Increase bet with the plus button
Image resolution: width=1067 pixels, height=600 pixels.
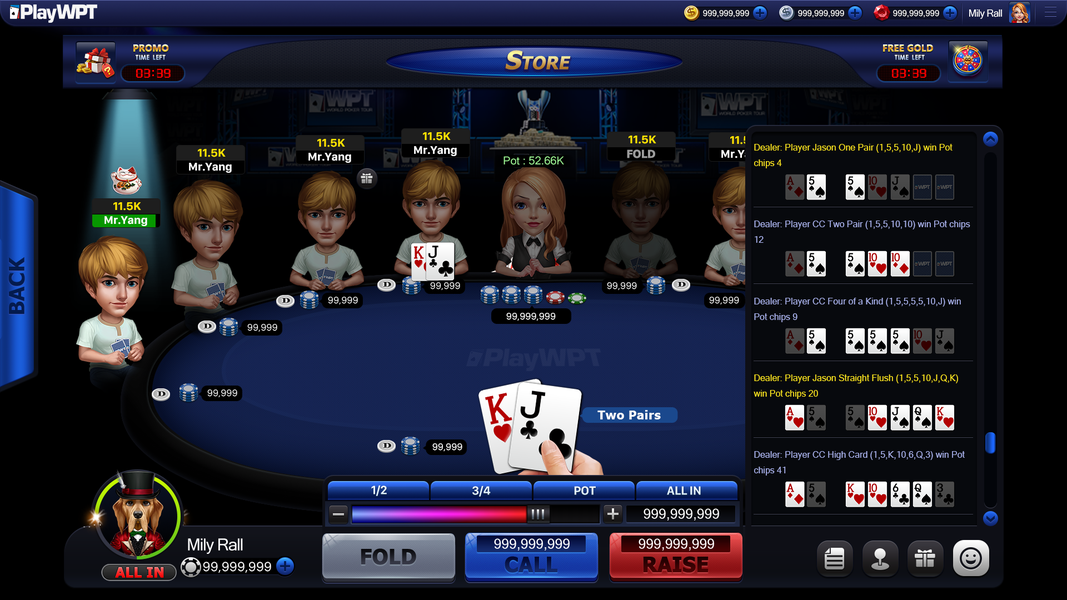[x=612, y=514]
